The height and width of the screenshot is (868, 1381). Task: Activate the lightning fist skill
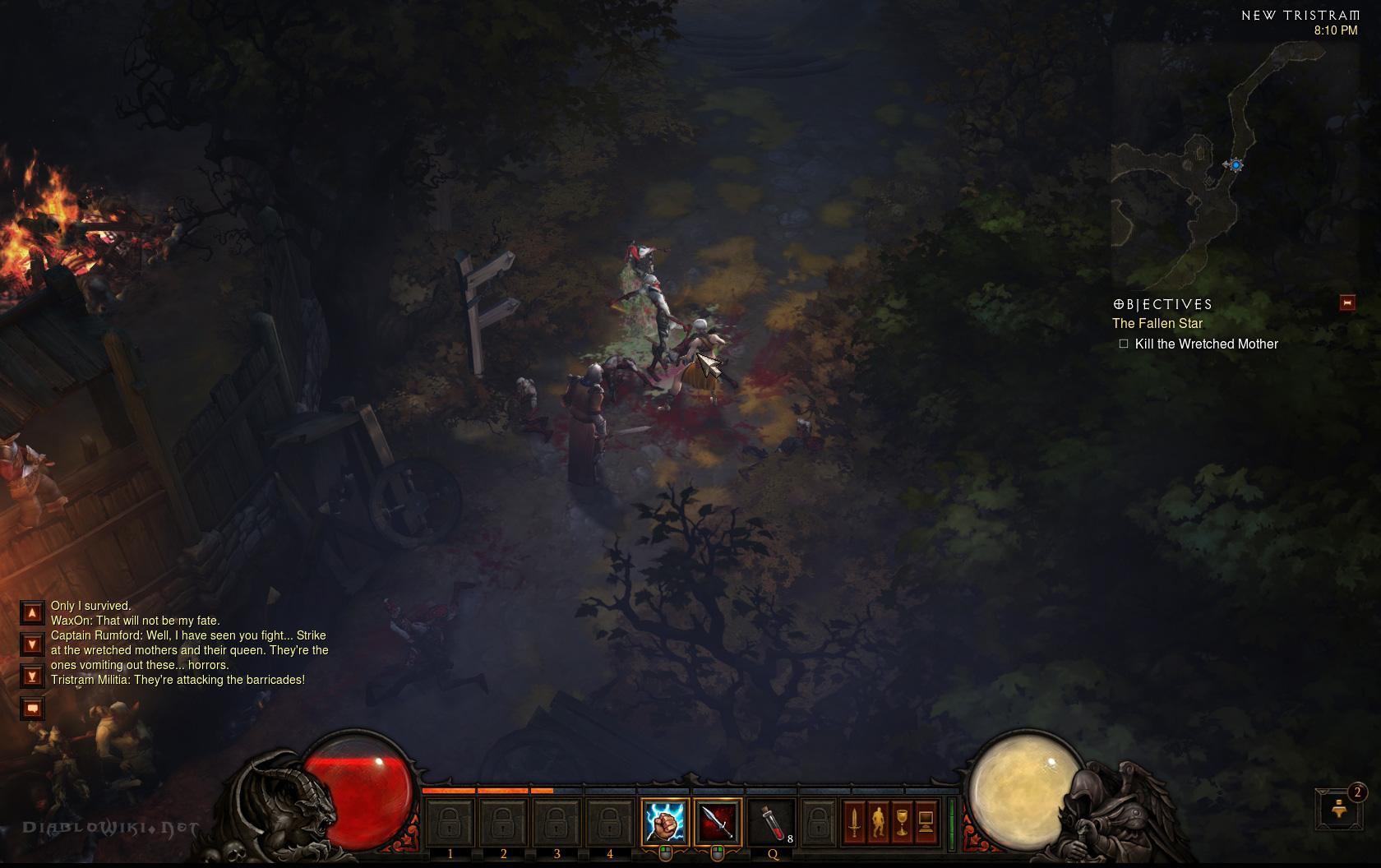665,822
